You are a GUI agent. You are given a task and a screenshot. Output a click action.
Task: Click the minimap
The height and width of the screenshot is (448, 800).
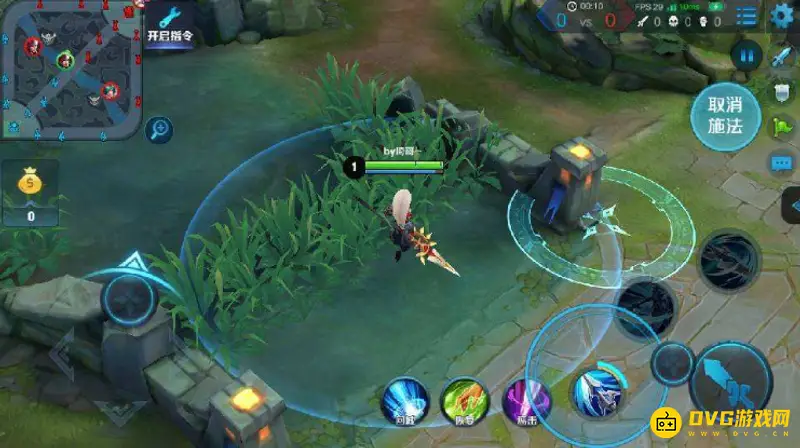click(70, 70)
